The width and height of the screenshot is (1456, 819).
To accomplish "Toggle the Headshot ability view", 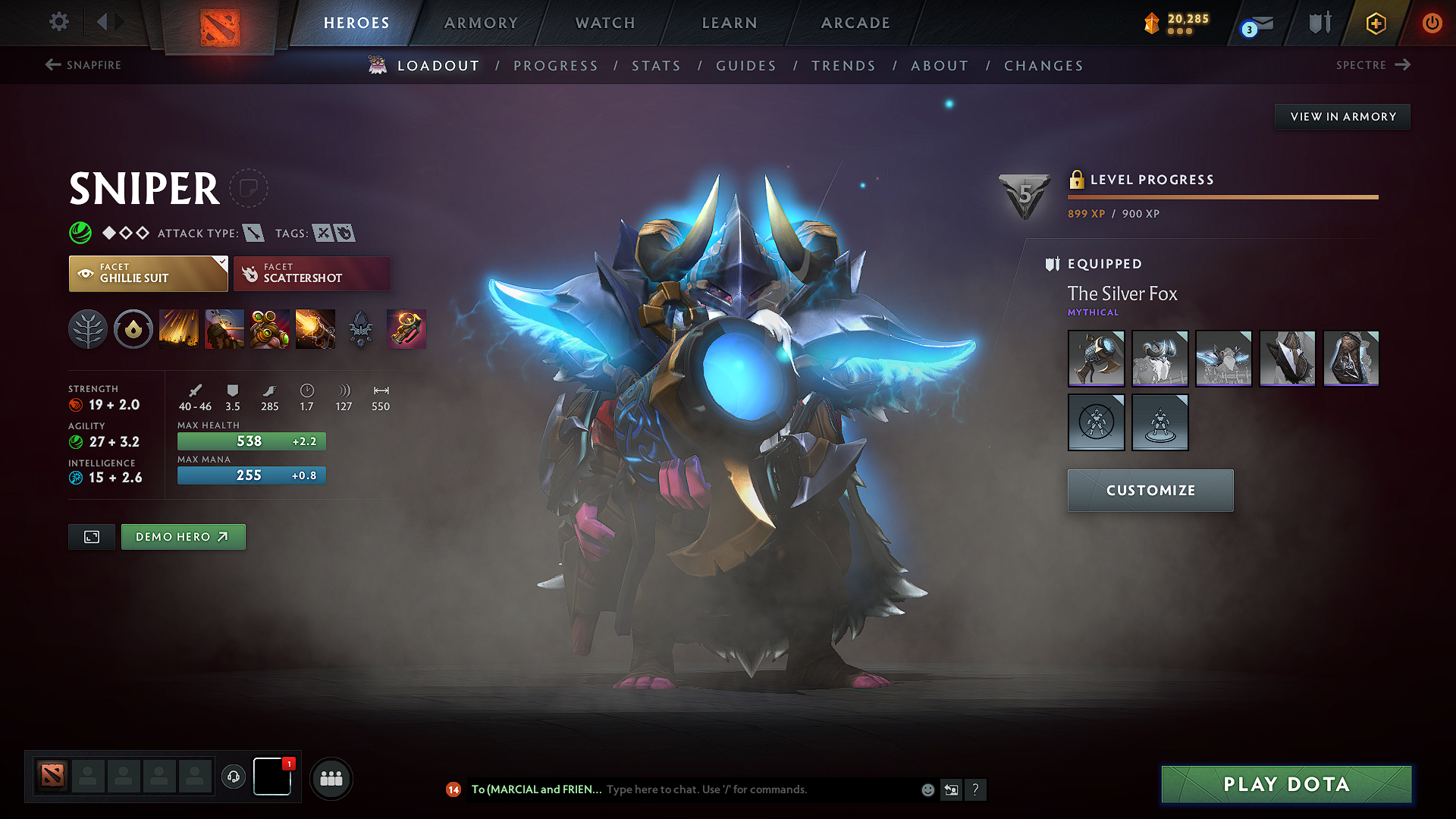I will coord(224,328).
